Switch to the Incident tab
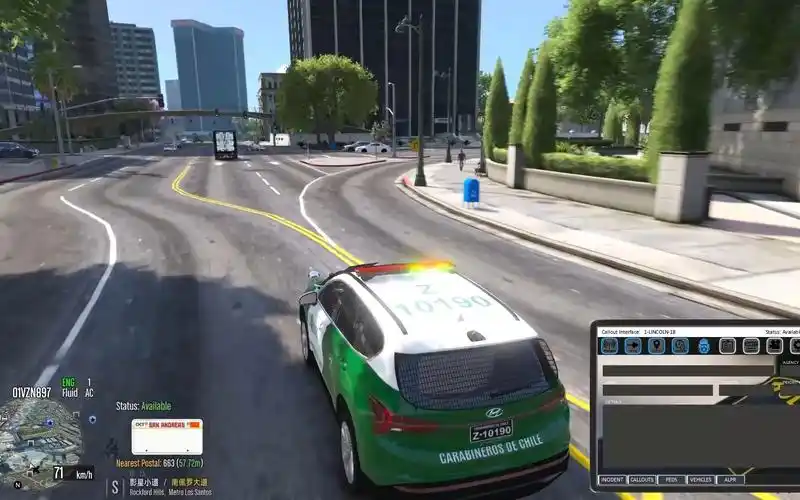This screenshot has height=500, width=800. (x=612, y=480)
